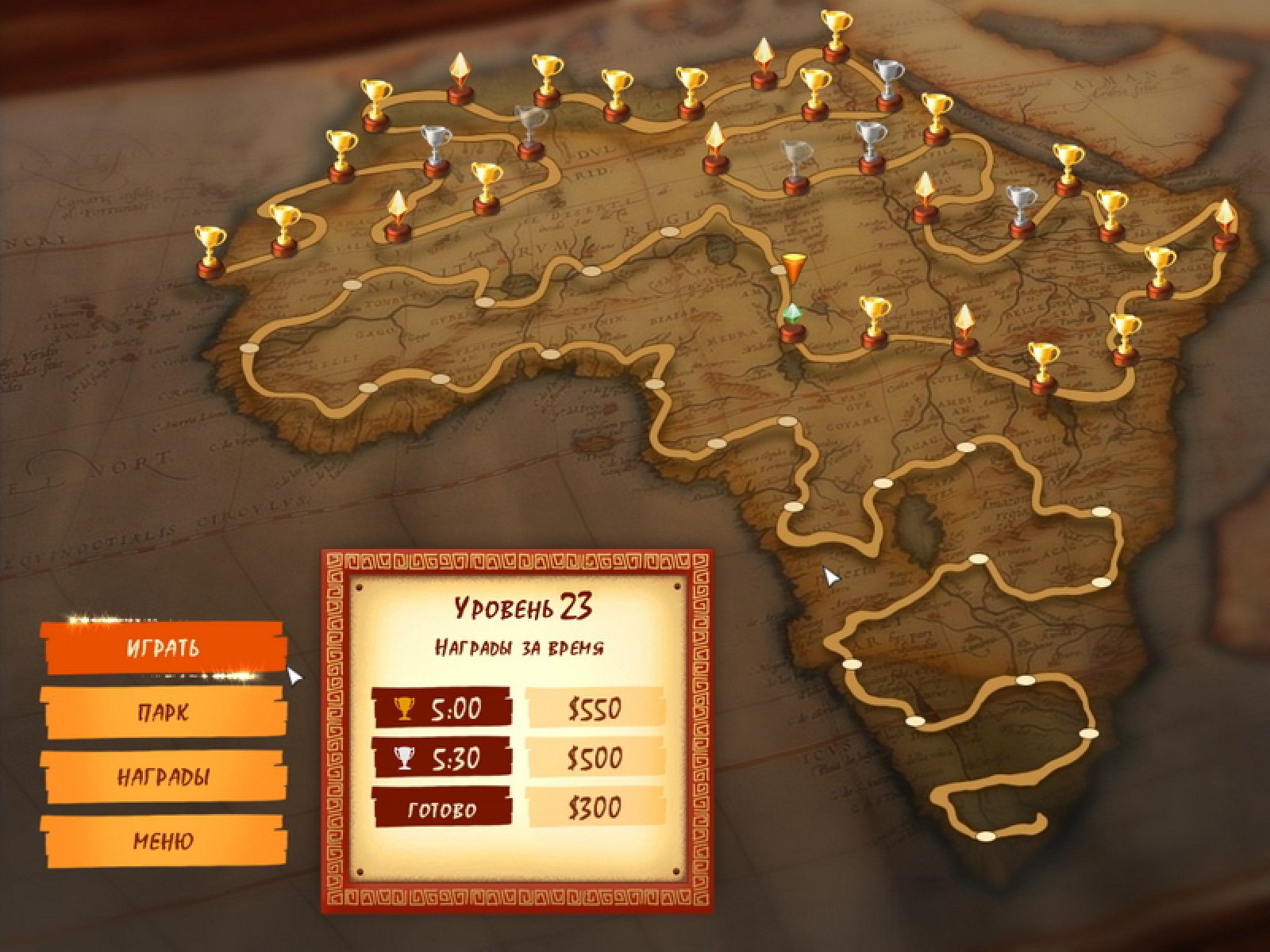Screen dimensions: 1270x952
Task: Pick the final level node at the path's southern end
Action: 985,836
